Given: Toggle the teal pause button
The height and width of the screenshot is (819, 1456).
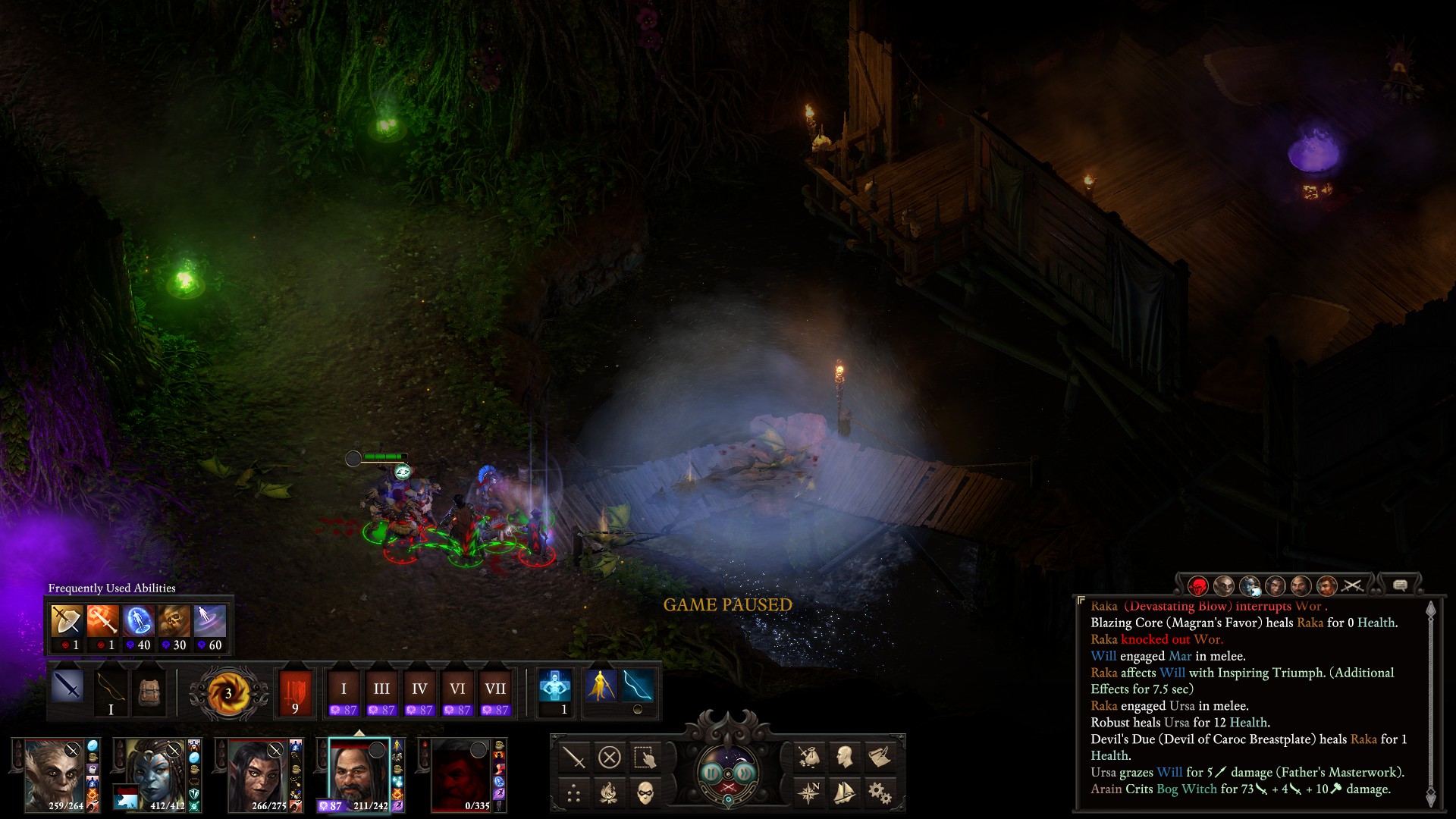Looking at the screenshot, I should click(x=711, y=773).
